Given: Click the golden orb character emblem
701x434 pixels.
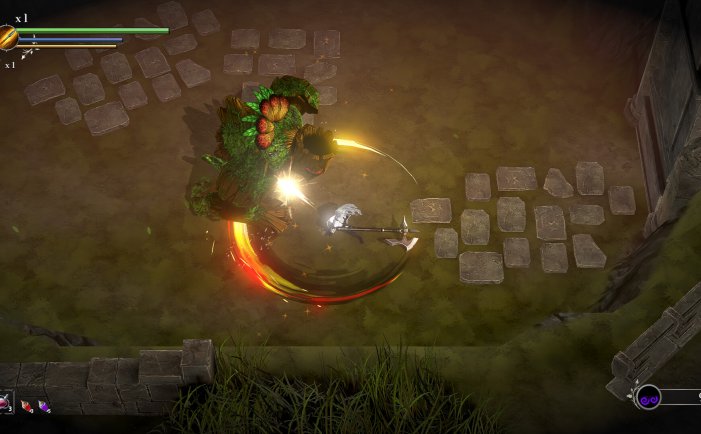Looking at the screenshot, I should 8,38.
